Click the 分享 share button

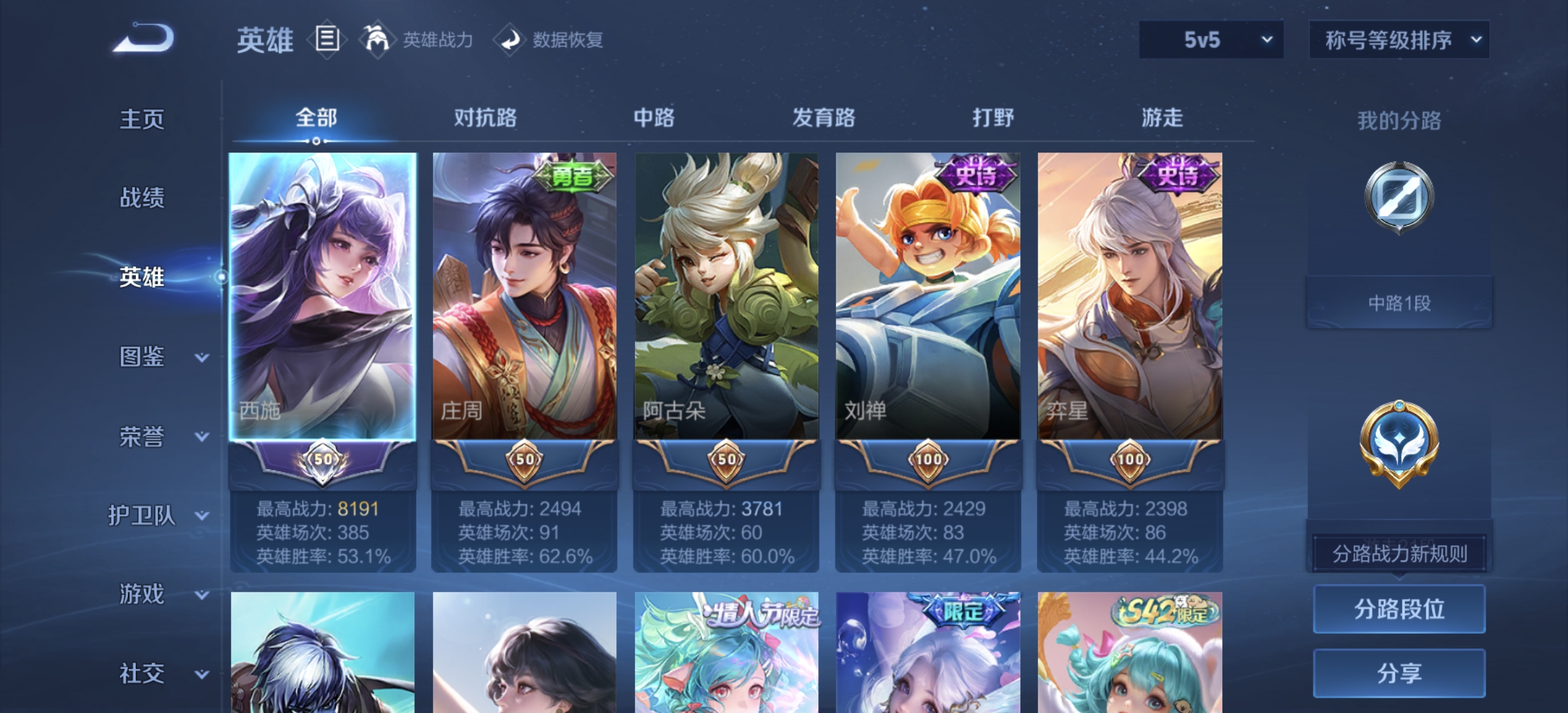click(1398, 673)
